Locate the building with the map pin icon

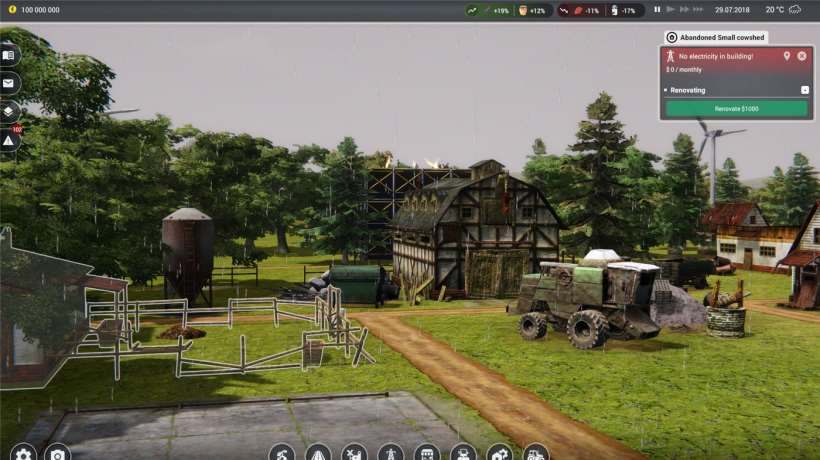(x=787, y=56)
